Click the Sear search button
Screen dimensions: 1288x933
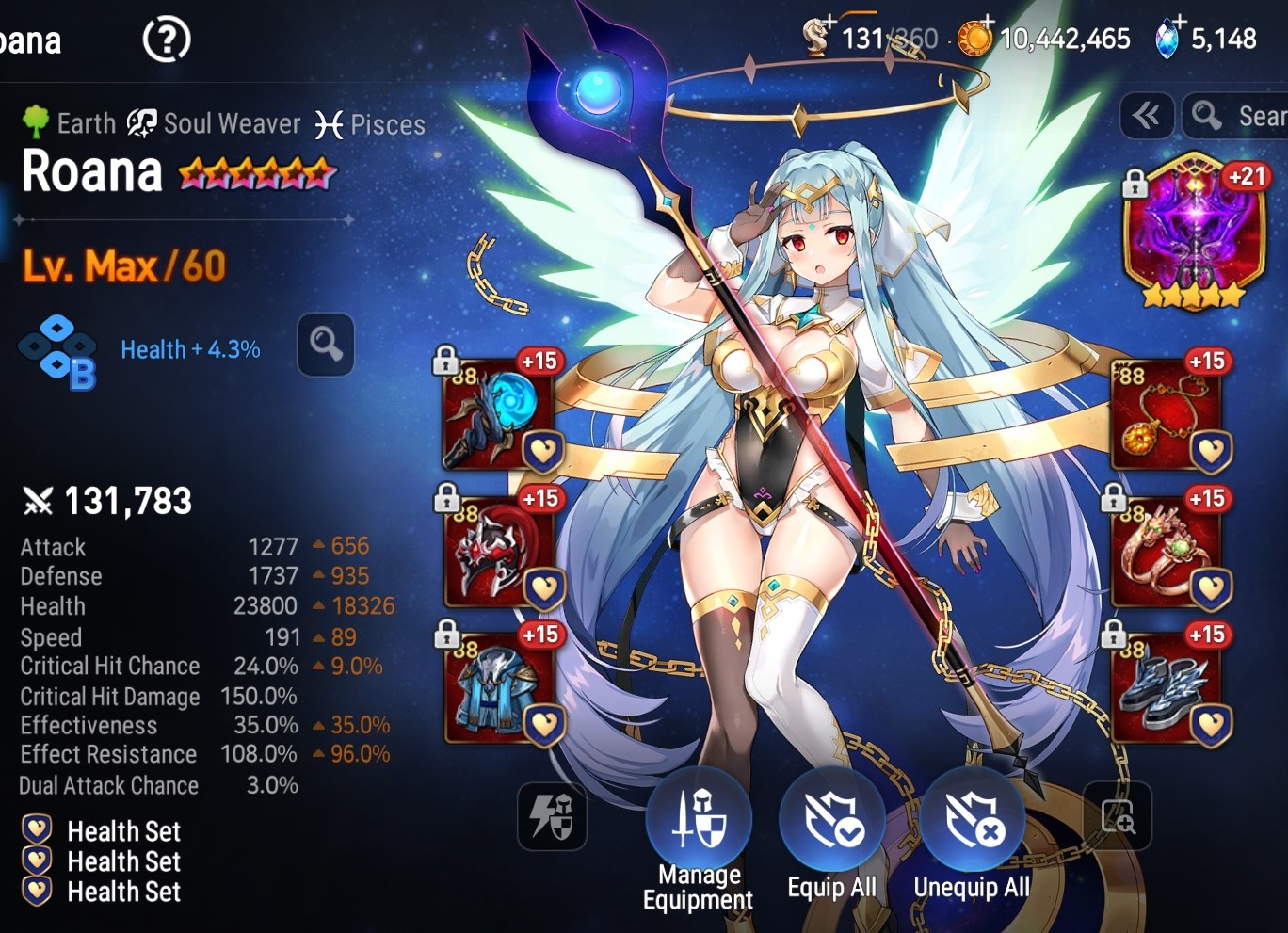pyautogui.click(x=1235, y=116)
